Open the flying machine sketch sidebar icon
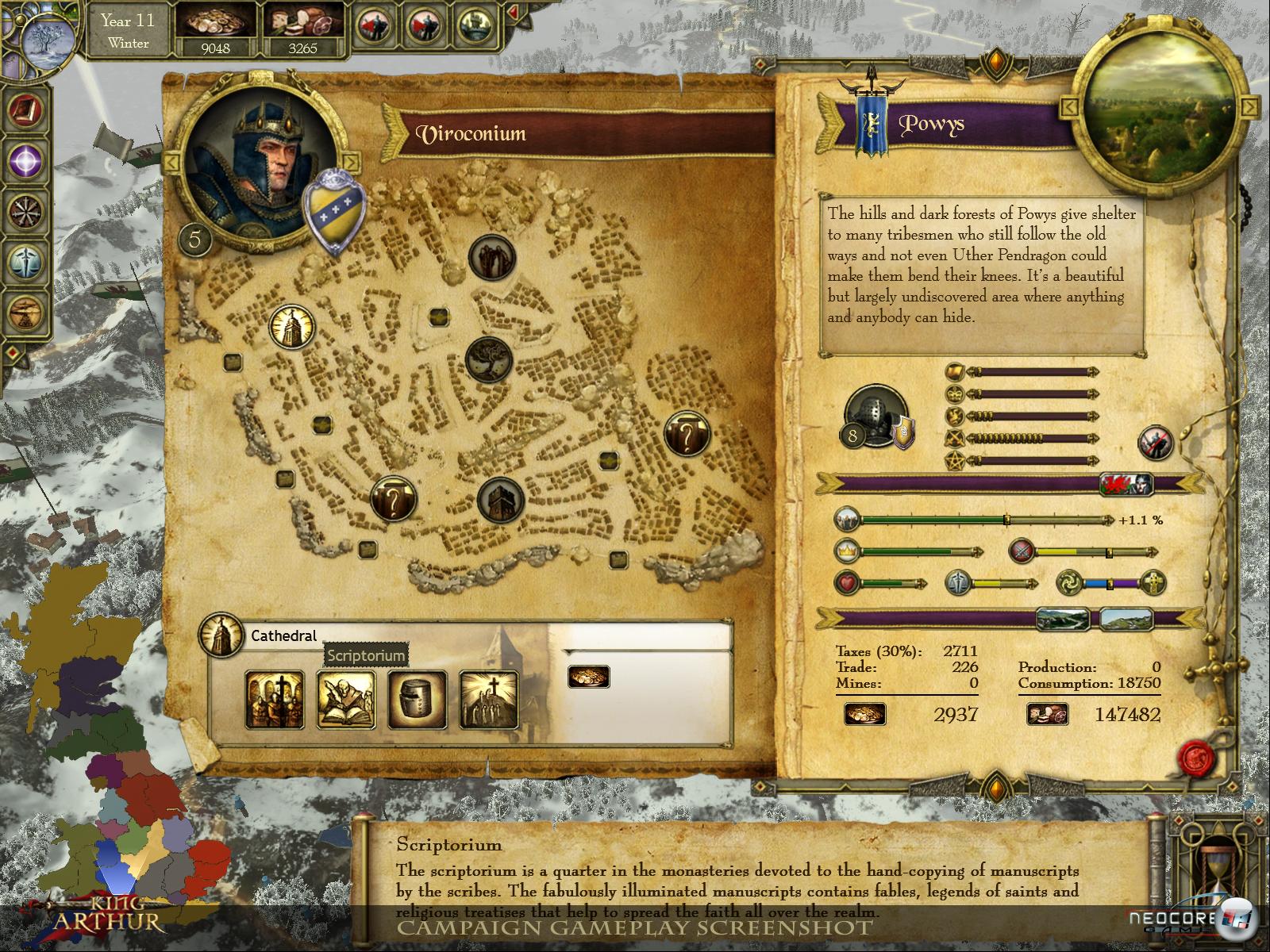 click(25, 312)
